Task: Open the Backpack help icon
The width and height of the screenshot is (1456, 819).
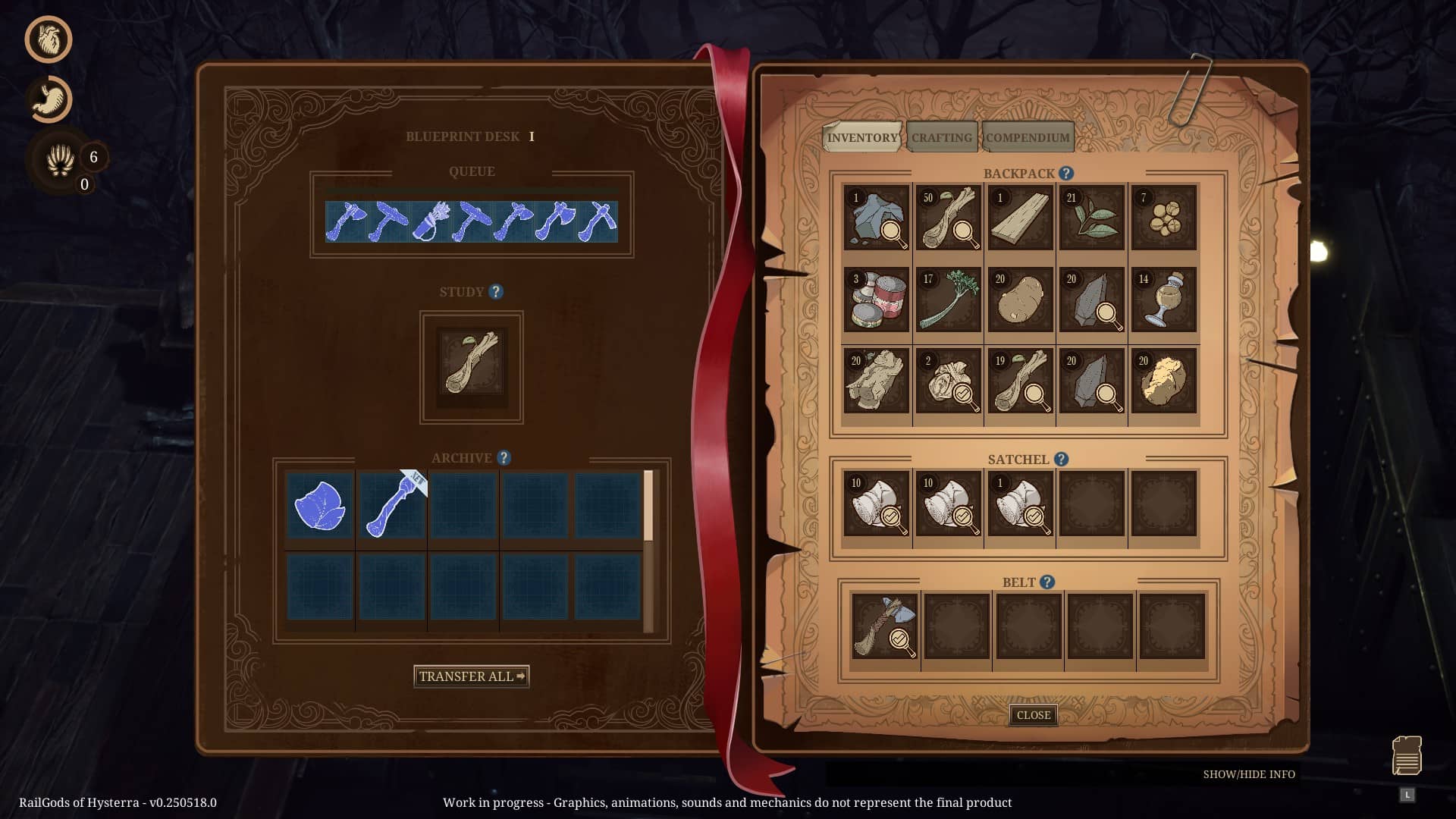Action: click(1066, 174)
